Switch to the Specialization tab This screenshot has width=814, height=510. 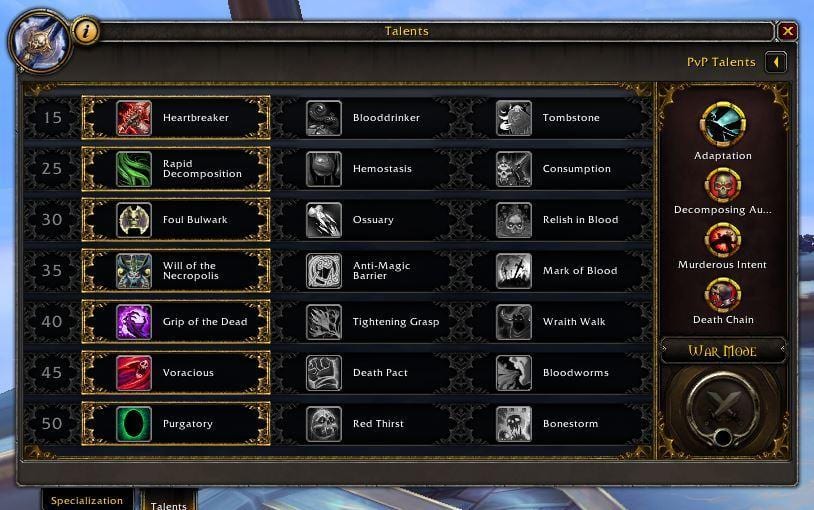tap(87, 500)
